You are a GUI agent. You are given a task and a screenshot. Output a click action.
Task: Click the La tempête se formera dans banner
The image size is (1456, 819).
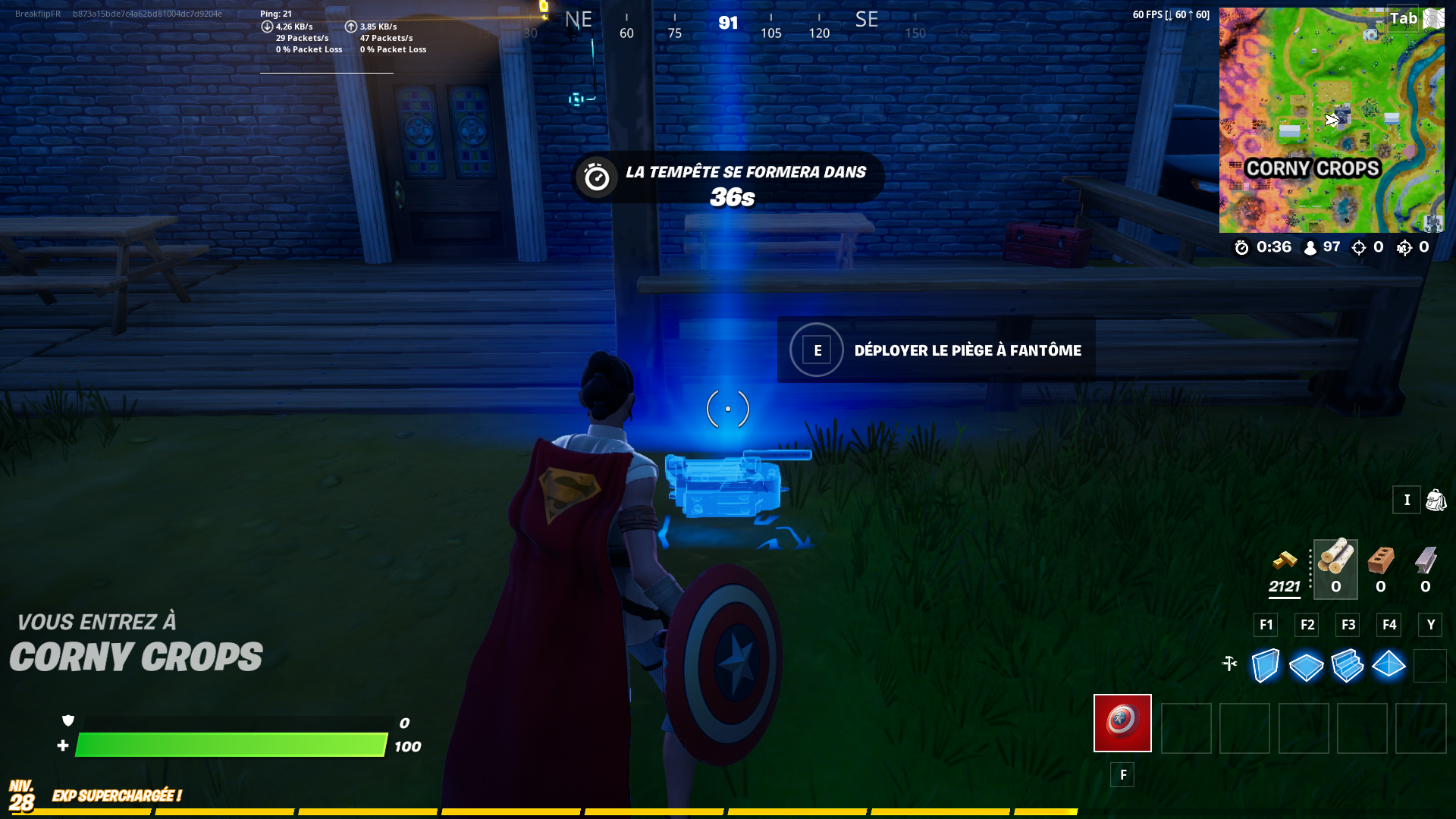pos(745,172)
